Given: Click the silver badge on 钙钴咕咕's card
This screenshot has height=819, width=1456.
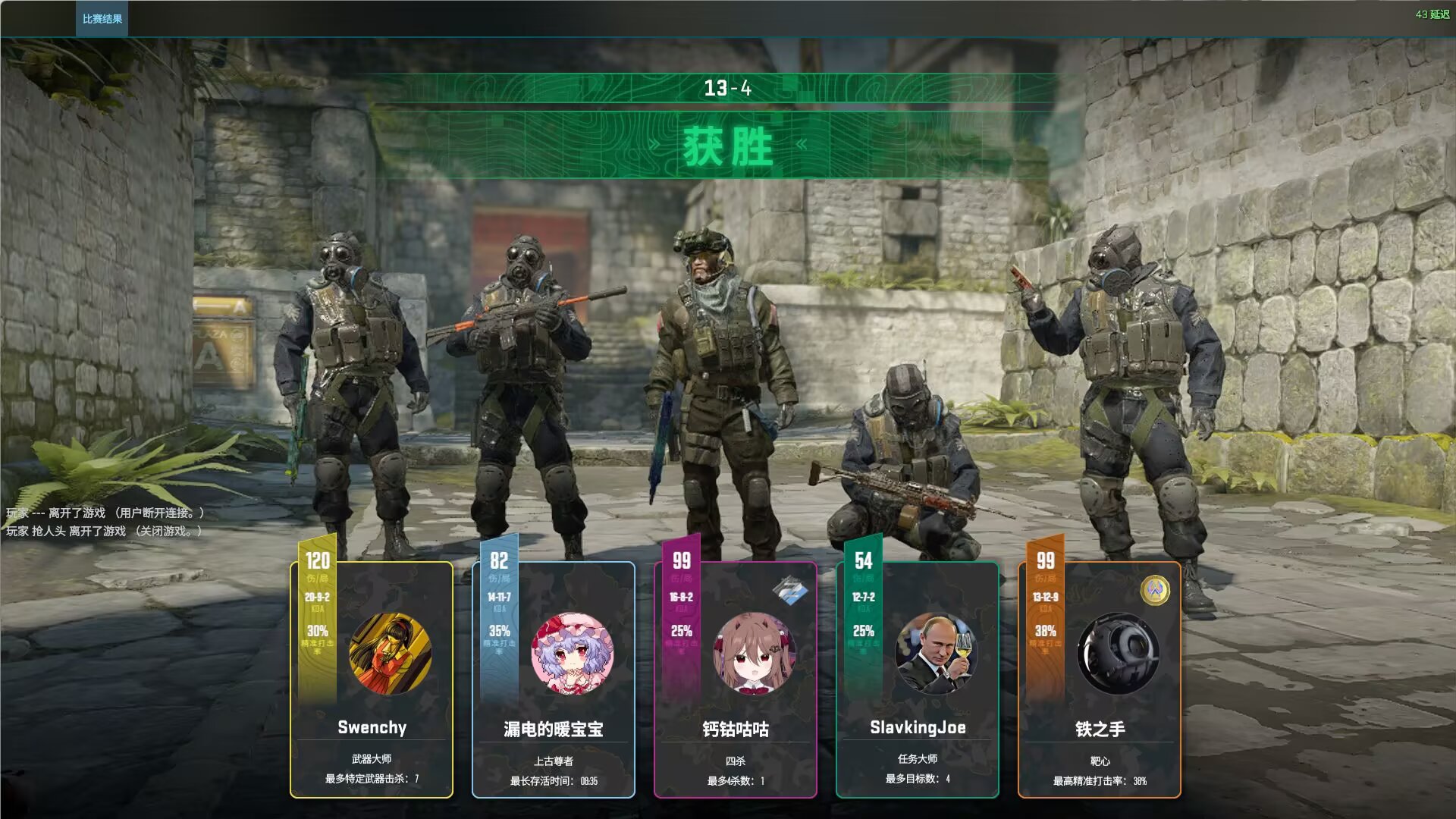Looking at the screenshot, I should click(789, 590).
